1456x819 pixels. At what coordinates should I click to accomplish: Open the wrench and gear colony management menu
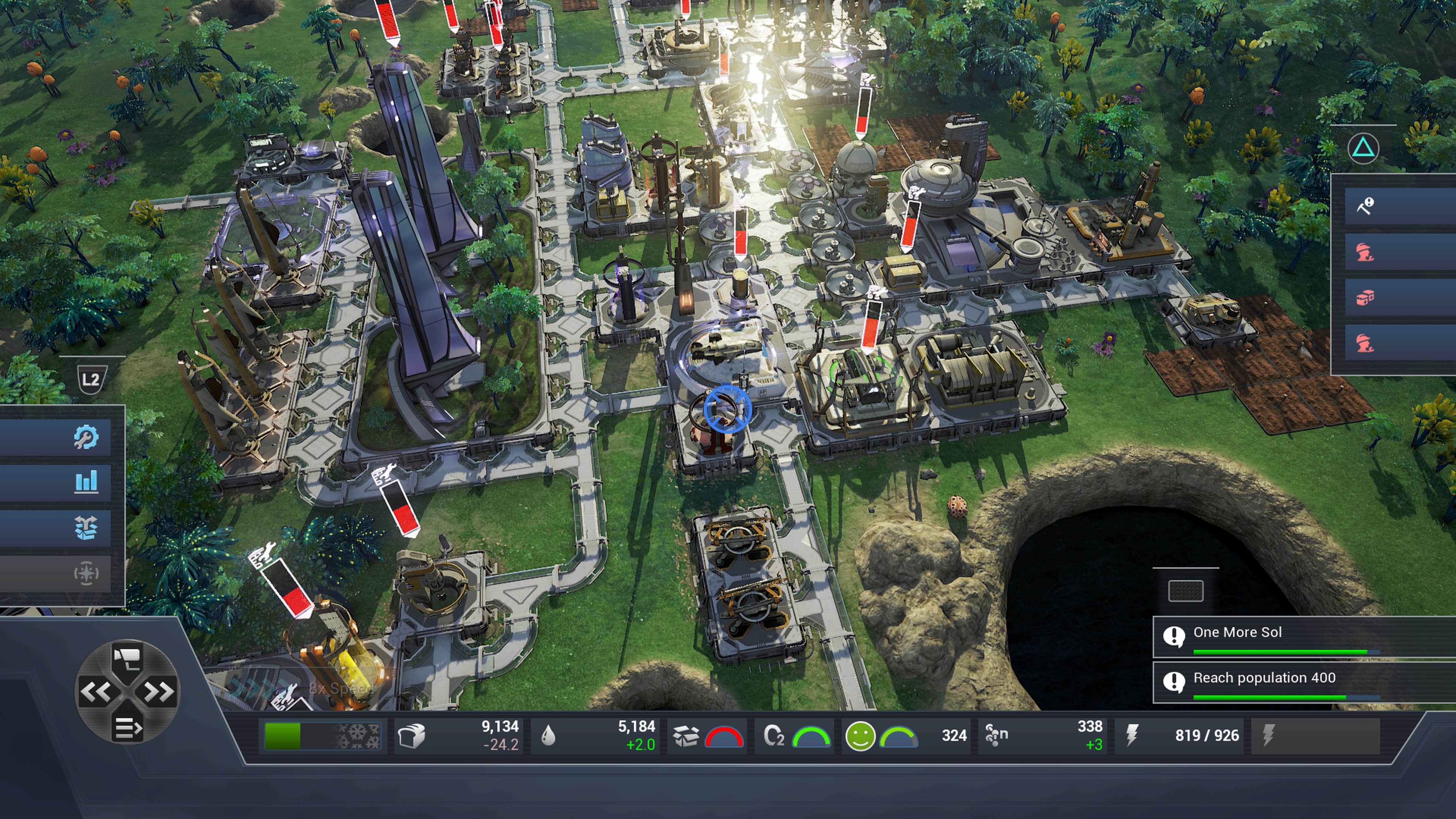[x=85, y=438]
